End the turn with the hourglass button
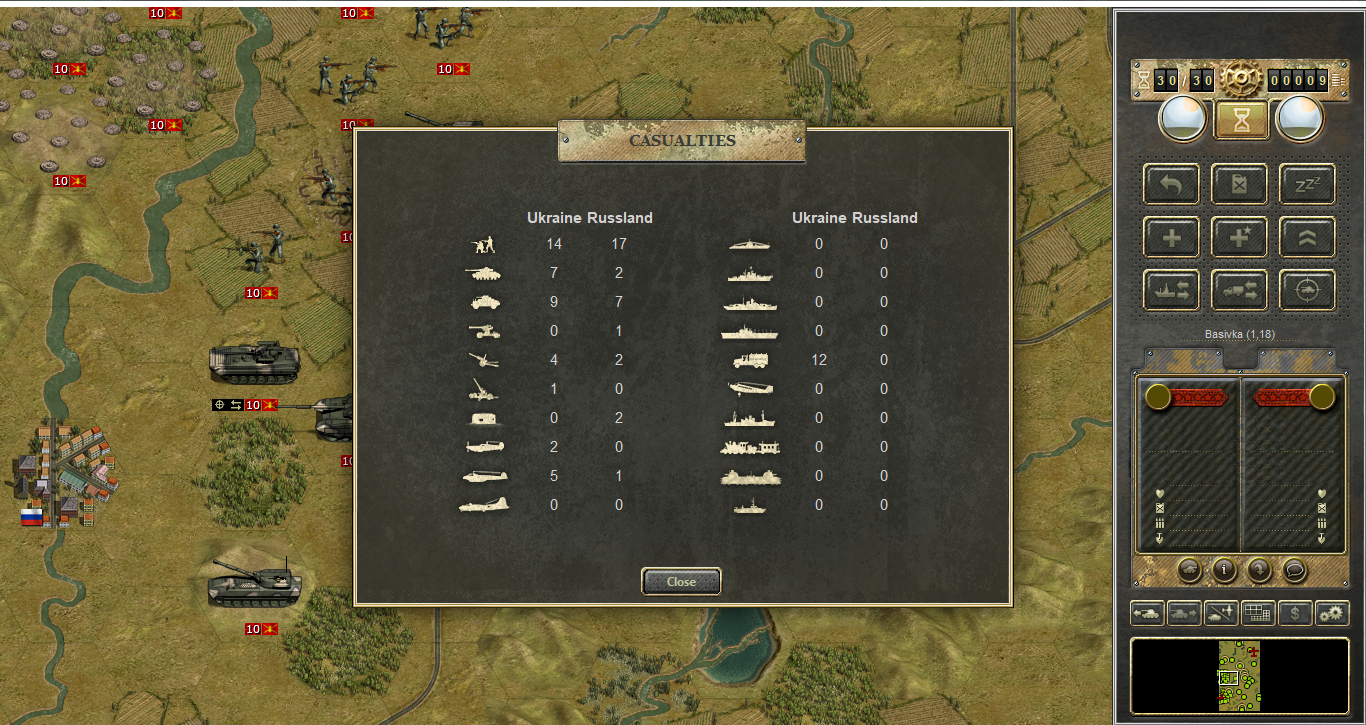 (x=1241, y=120)
